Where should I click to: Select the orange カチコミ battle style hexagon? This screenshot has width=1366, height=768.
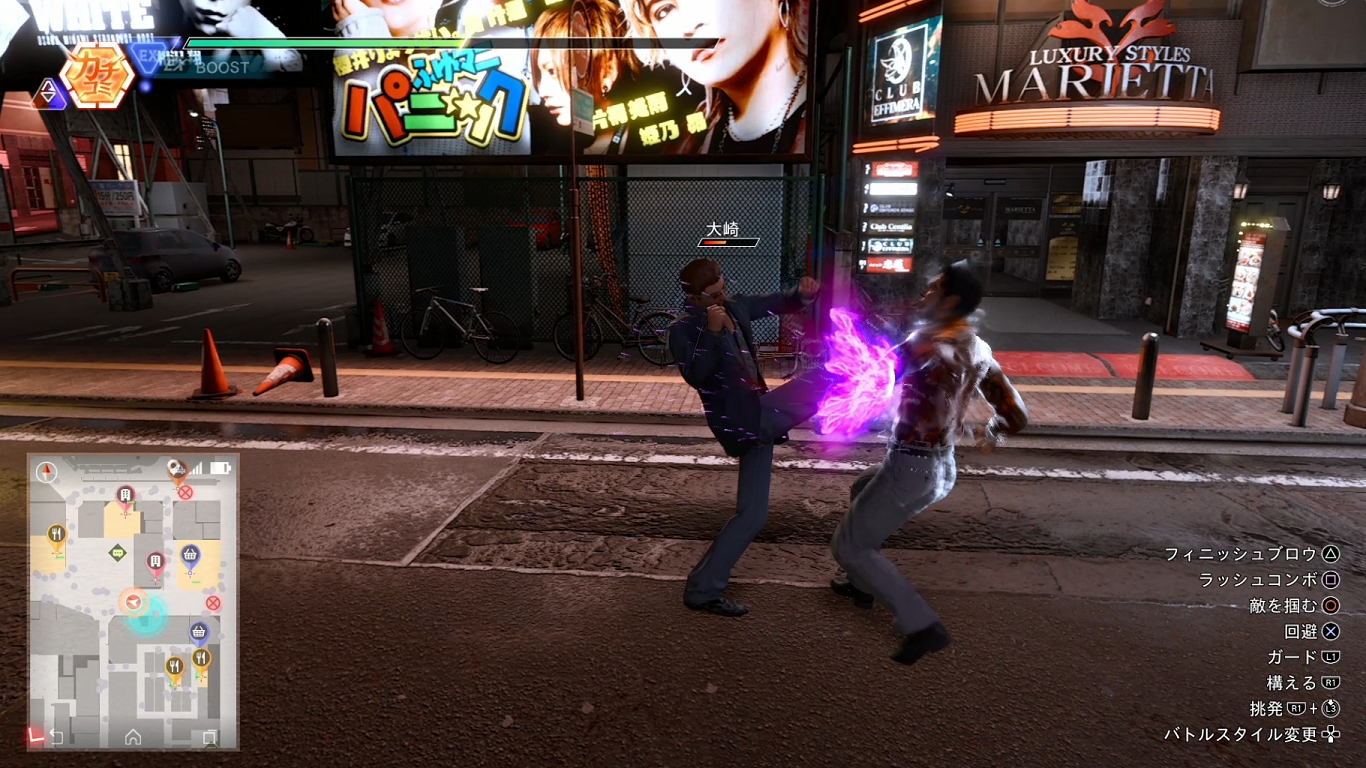point(97,75)
